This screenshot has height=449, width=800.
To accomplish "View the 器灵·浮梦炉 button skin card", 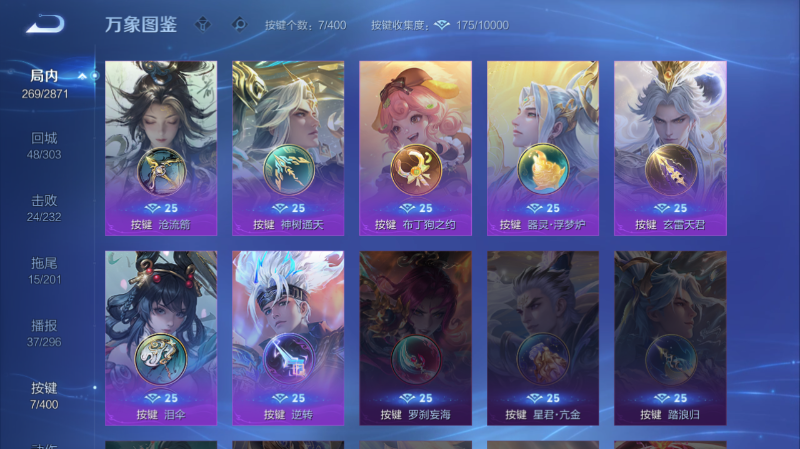I will click(x=543, y=148).
